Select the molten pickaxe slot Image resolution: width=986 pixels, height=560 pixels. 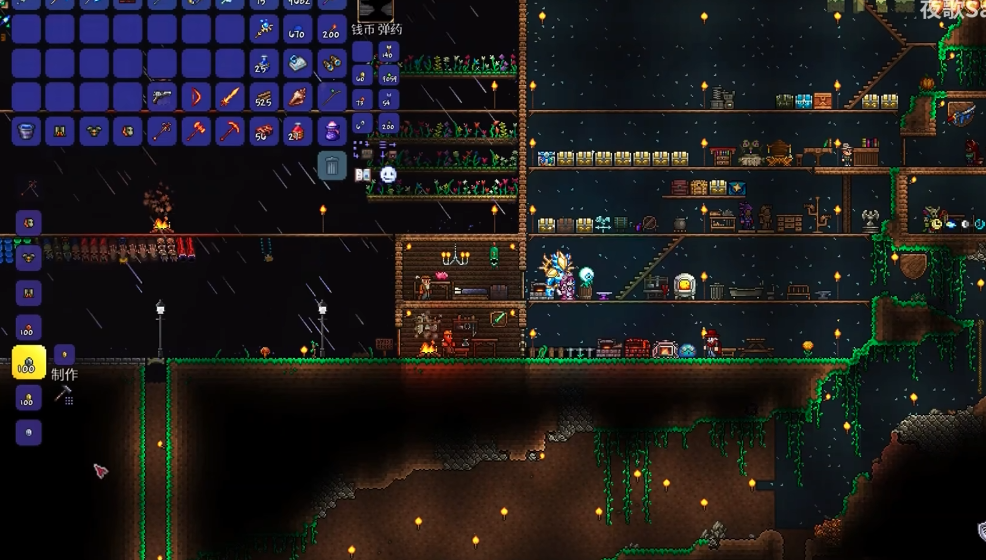(x=230, y=131)
